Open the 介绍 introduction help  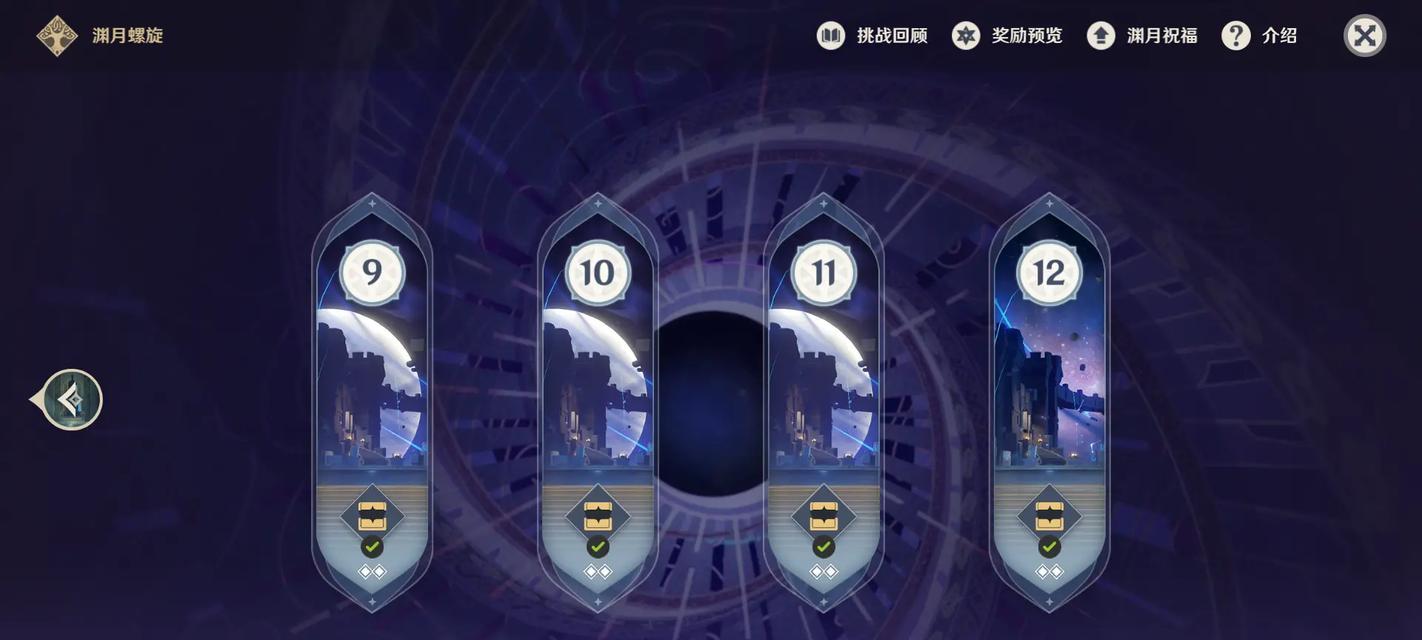1260,36
